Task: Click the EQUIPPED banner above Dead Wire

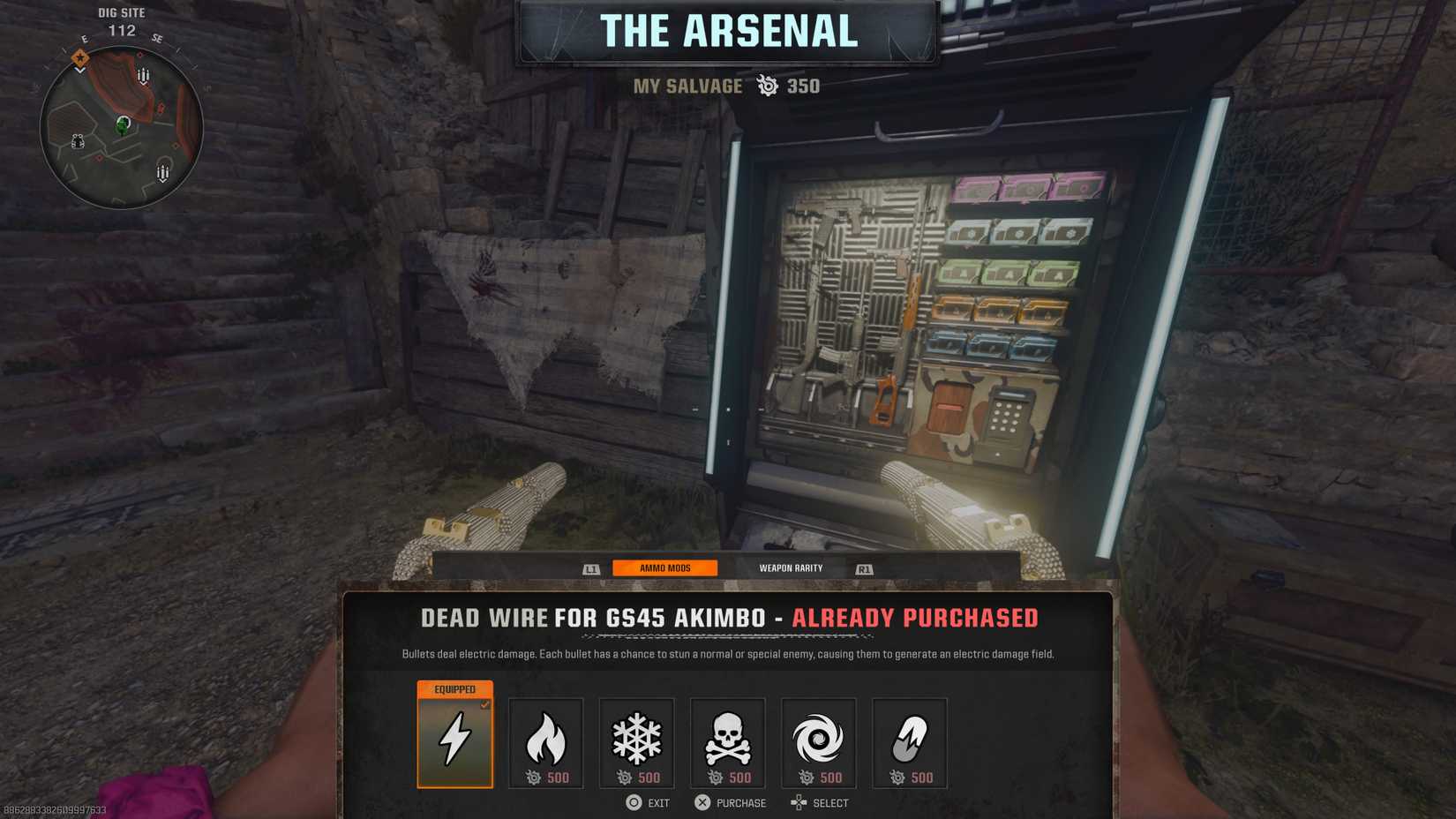Action: [454, 688]
